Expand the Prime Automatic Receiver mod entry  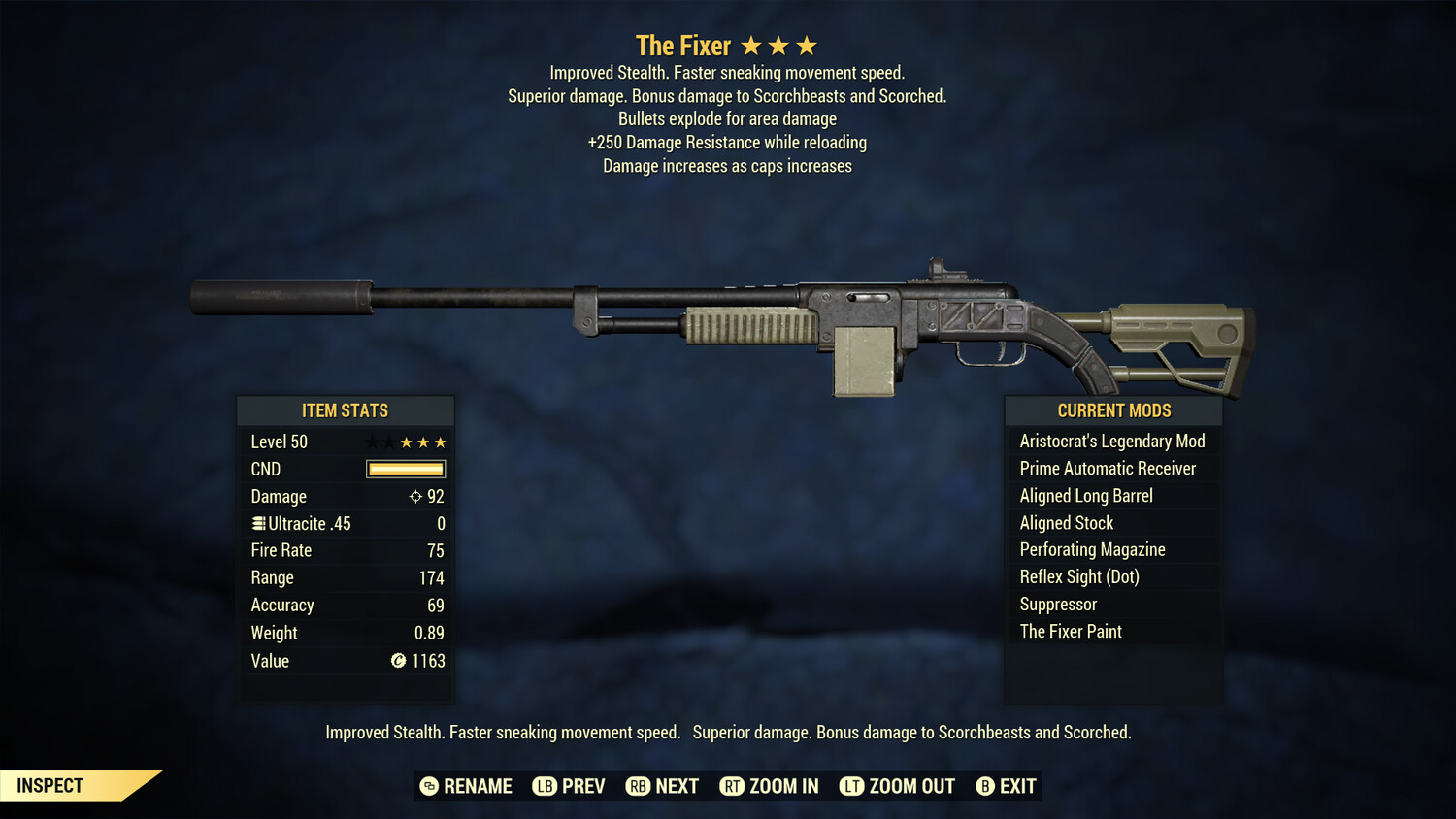[x=1108, y=468]
